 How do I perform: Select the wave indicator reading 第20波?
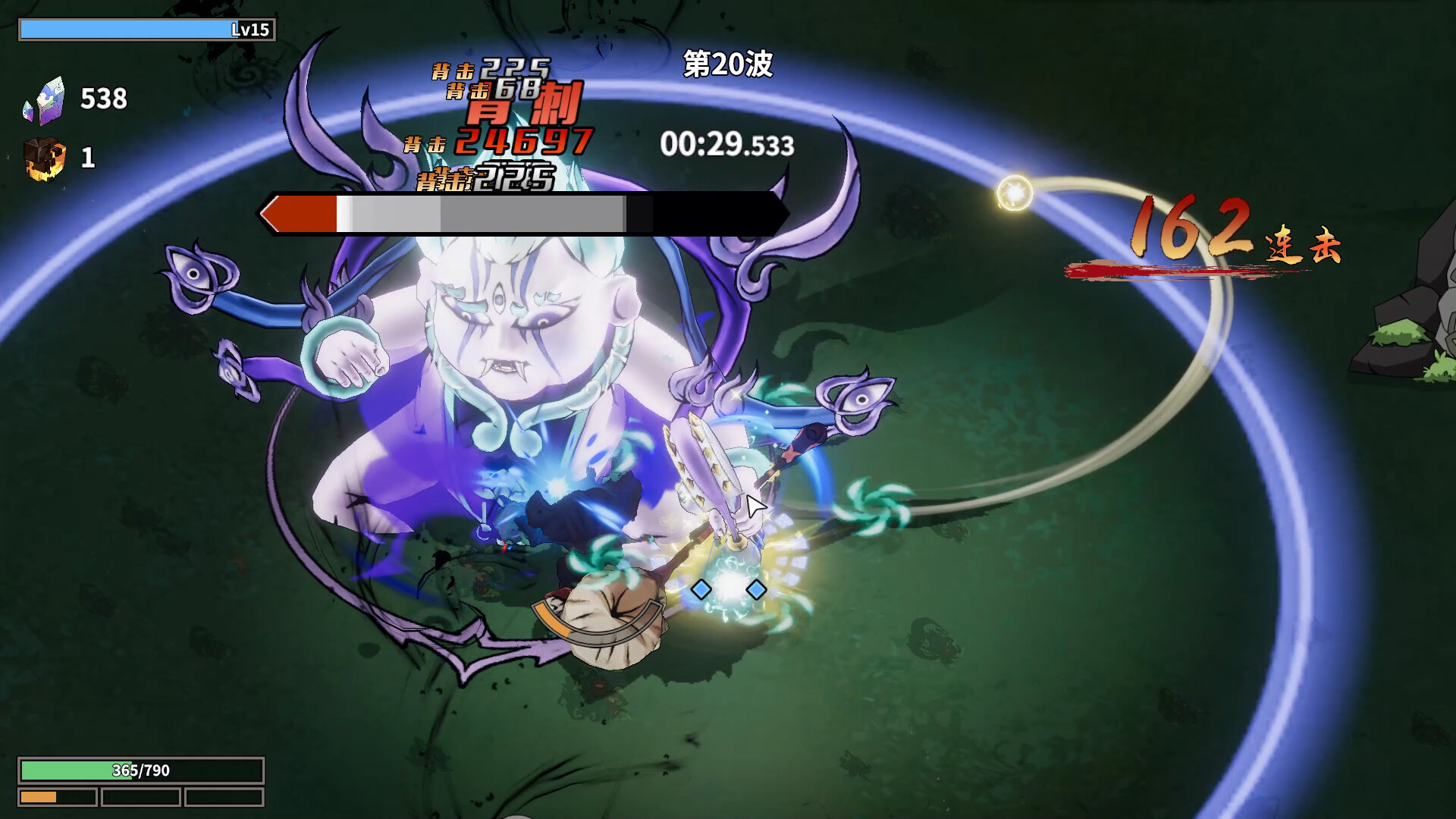(726, 67)
